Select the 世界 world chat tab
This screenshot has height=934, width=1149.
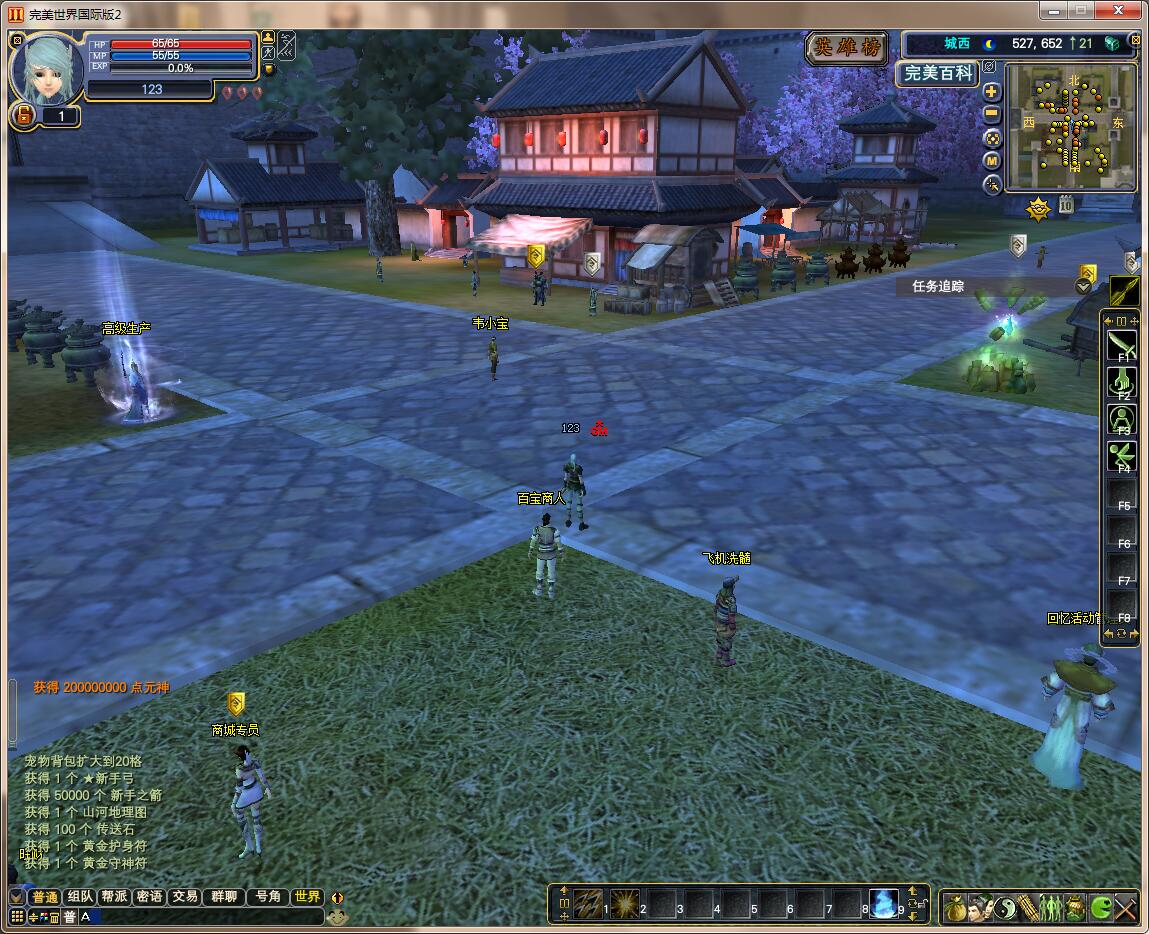(x=307, y=897)
